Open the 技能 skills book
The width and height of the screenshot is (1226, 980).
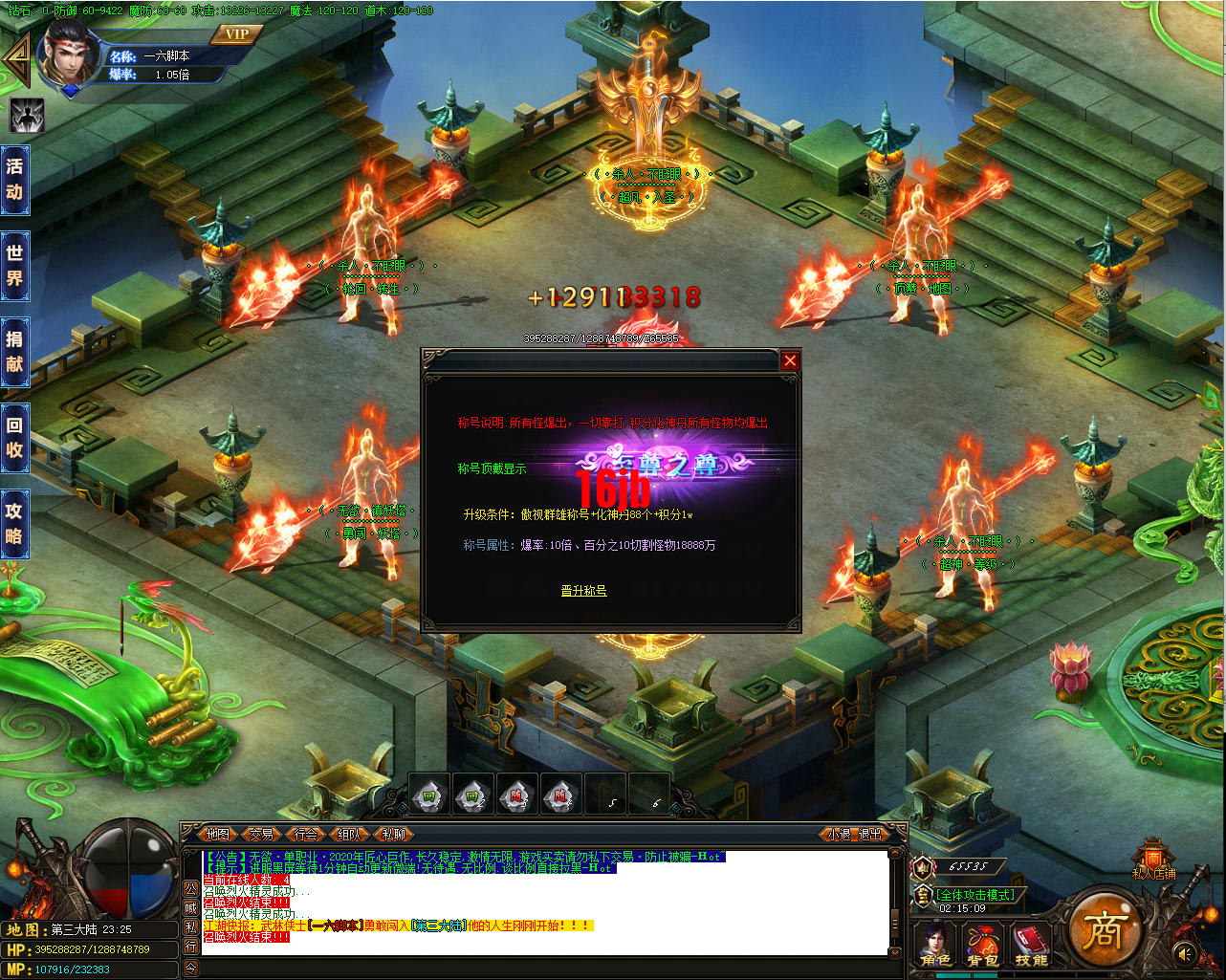(x=1030, y=946)
